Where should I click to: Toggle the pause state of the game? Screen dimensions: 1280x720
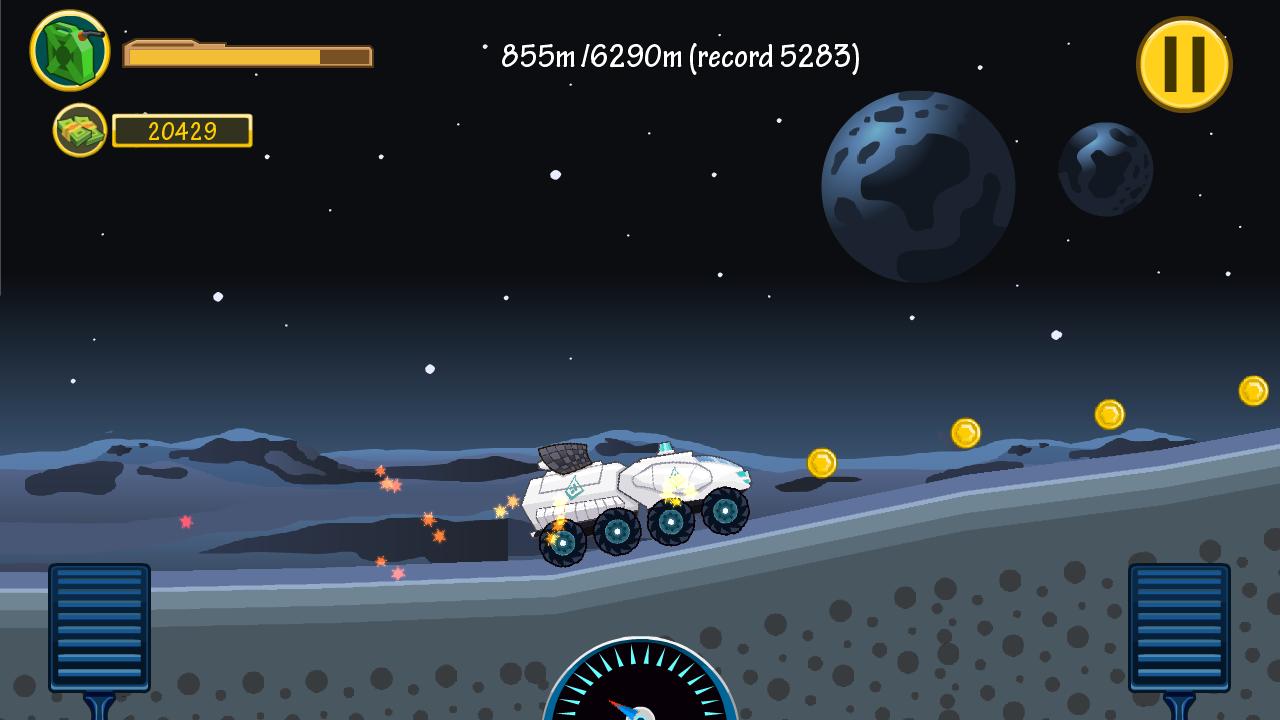click(x=1184, y=64)
